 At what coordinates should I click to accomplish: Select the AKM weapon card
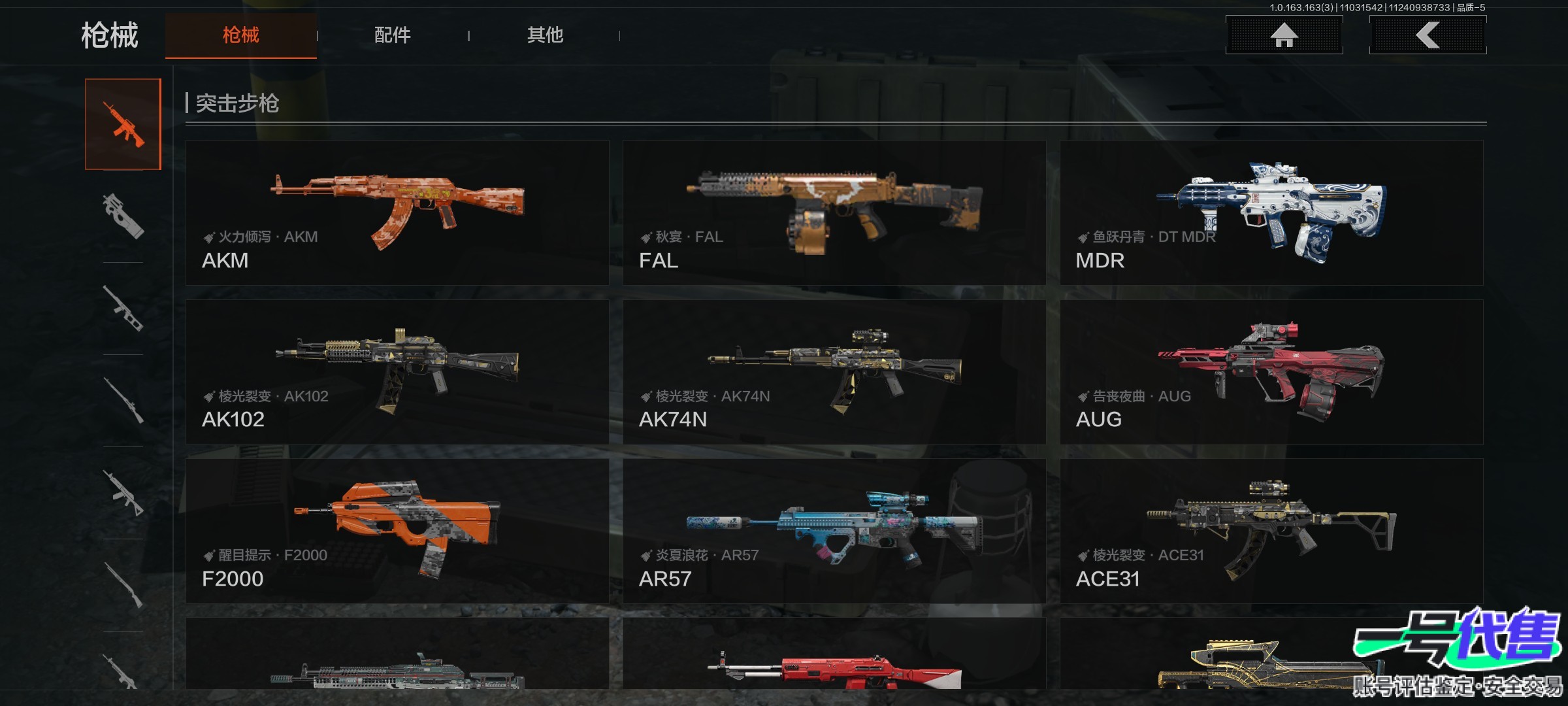[x=397, y=212]
